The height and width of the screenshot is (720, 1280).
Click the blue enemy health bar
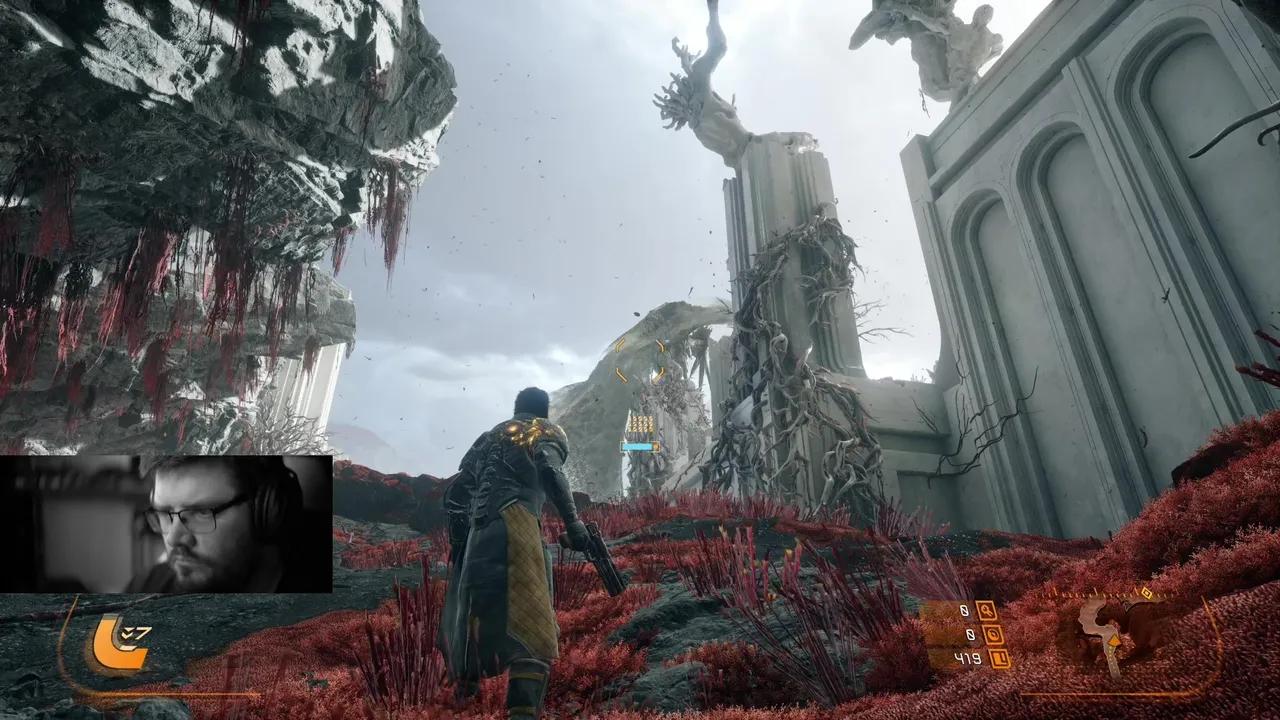[x=638, y=446]
